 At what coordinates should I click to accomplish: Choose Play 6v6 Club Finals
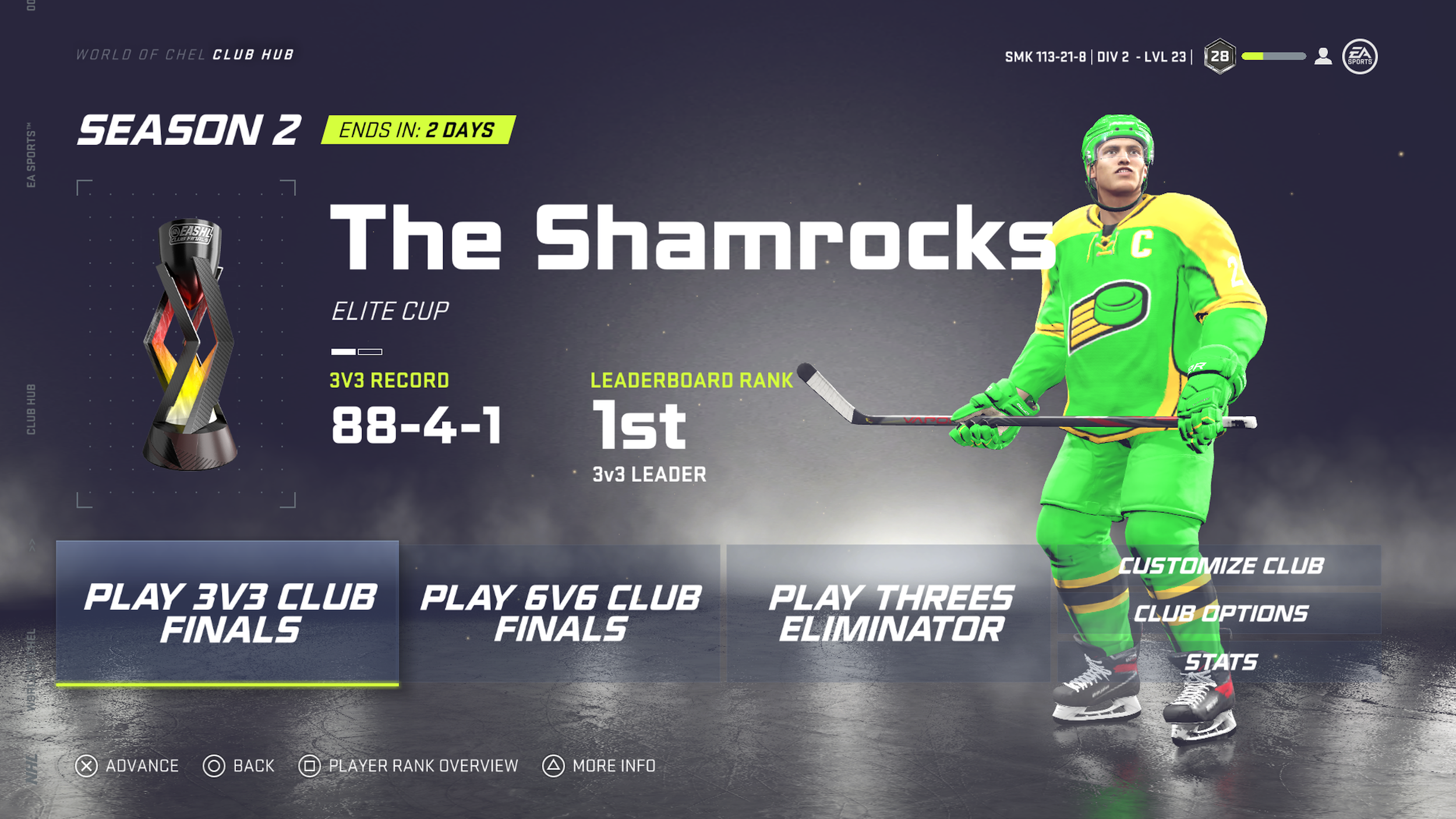tap(561, 613)
